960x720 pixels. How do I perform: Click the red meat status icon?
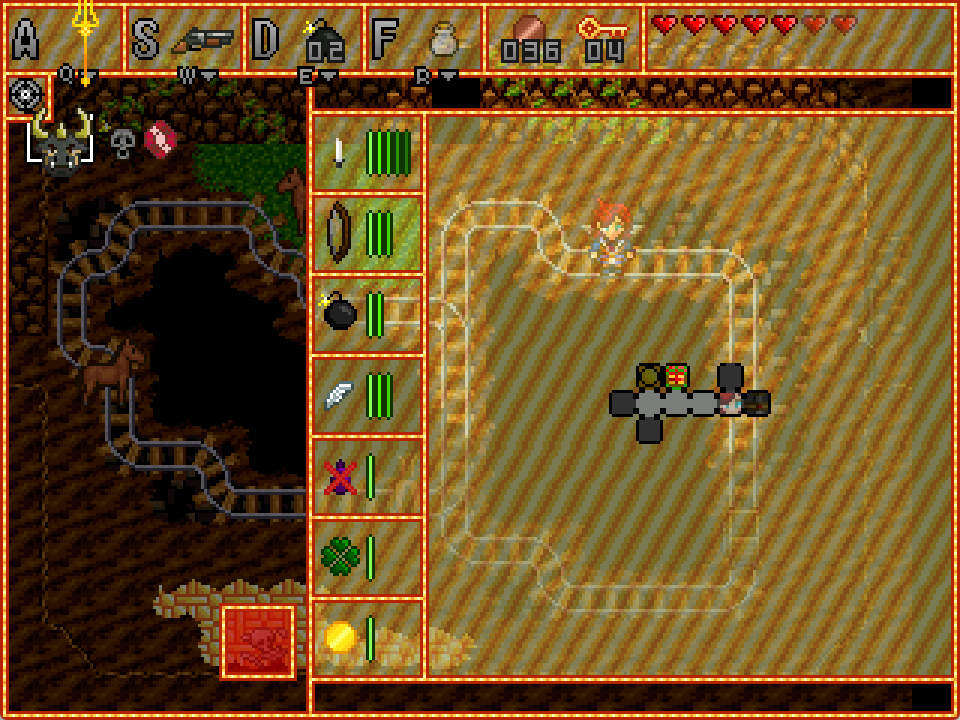pyautogui.click(x=160, y=140)
